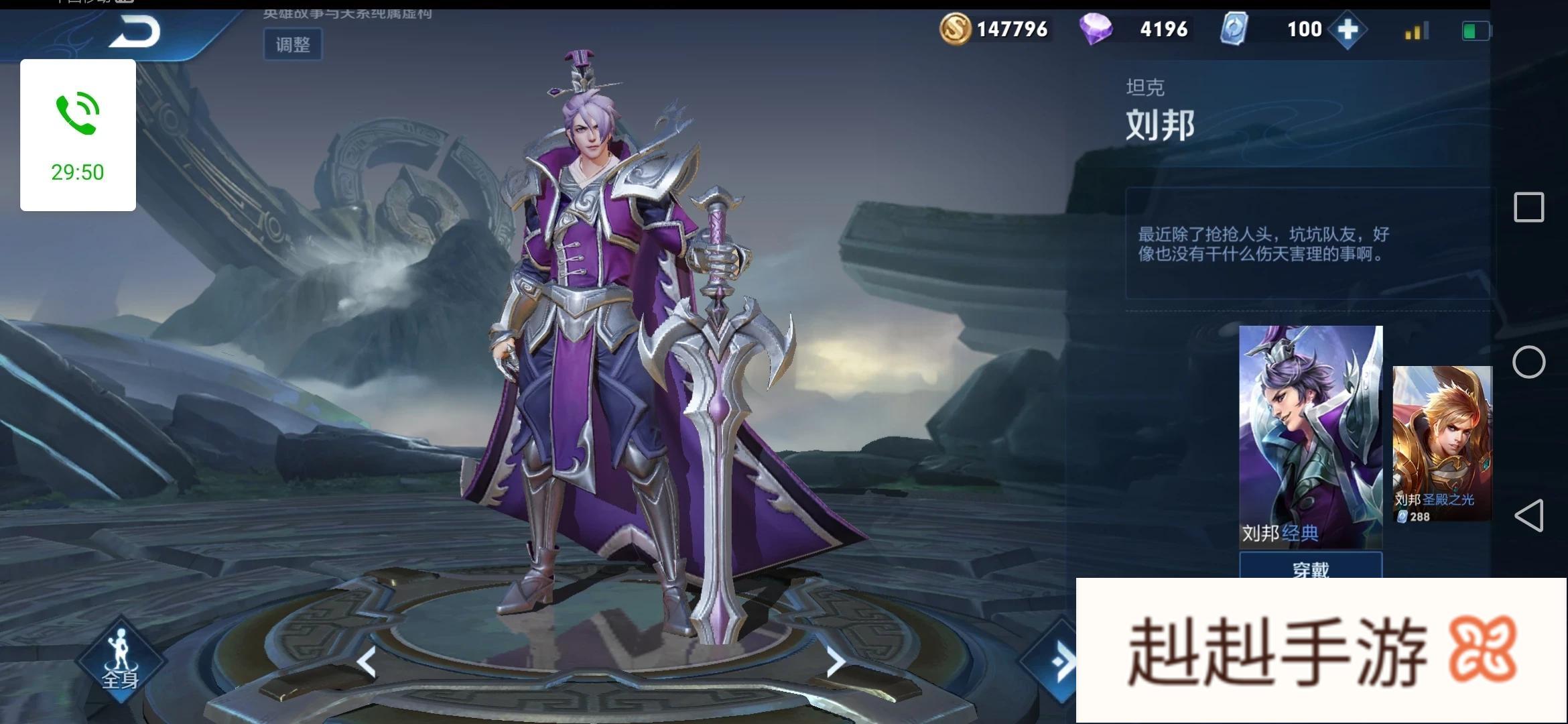Tap the floating phone call timer overlay

(78, 135)
